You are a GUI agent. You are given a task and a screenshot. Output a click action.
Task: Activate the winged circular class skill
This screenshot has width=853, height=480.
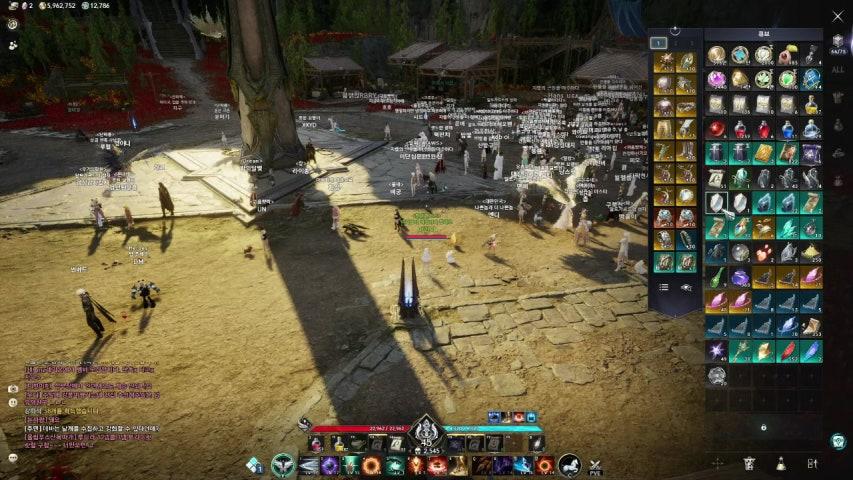(x=284, y=465)
